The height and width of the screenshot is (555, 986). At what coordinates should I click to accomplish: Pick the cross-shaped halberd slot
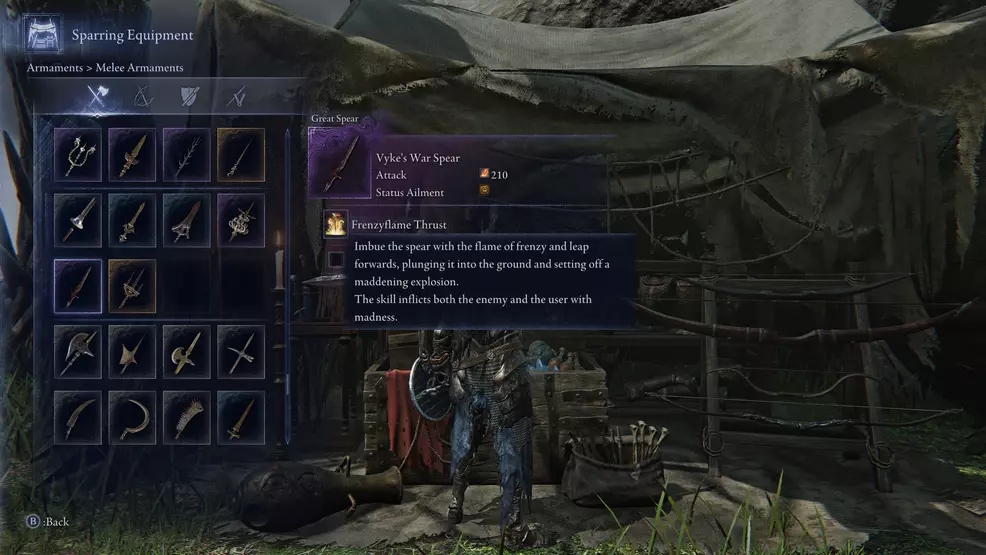pyautogui.click(x=241, y=351)
